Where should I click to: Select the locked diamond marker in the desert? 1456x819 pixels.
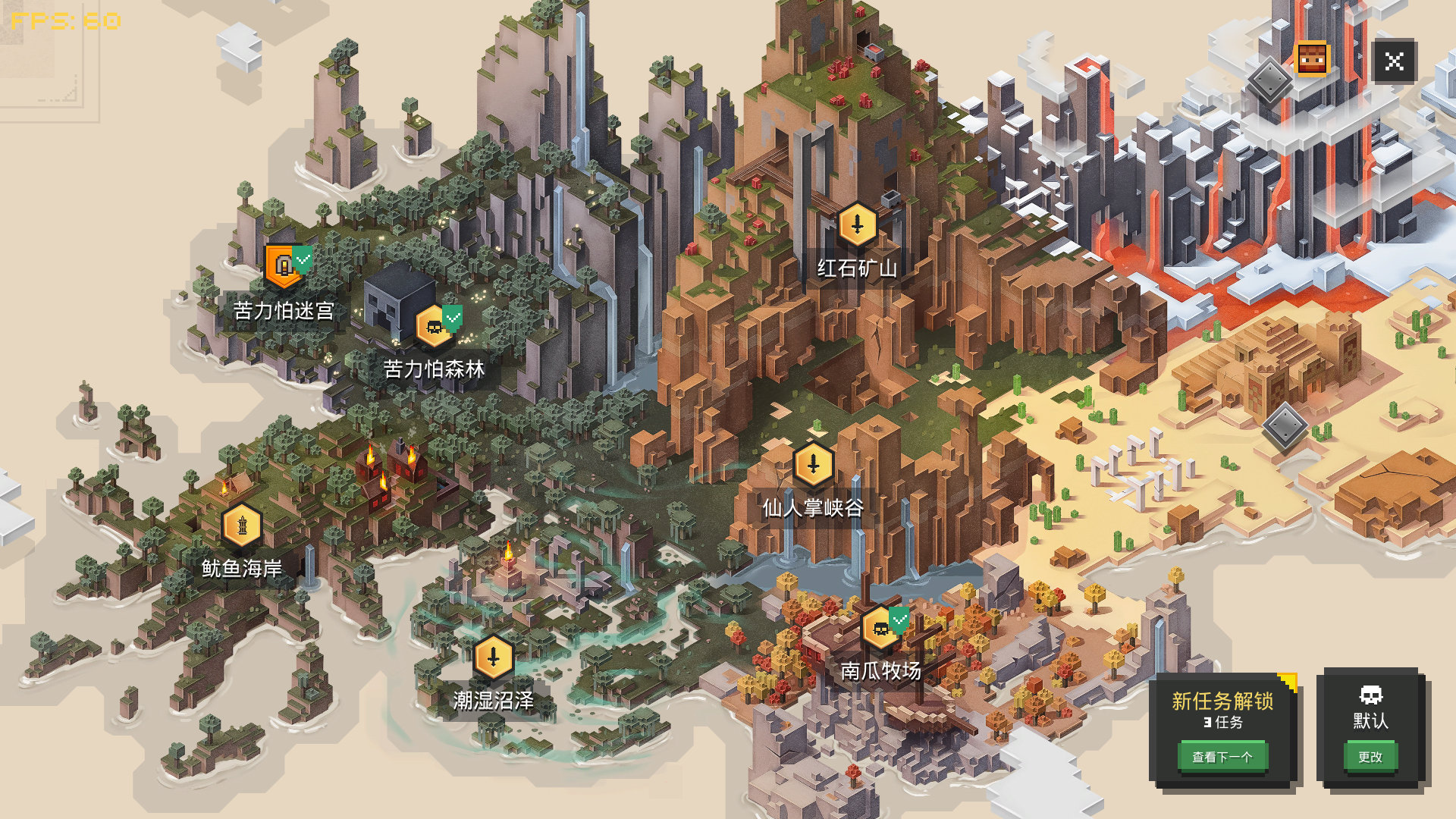click(1285, 426)
